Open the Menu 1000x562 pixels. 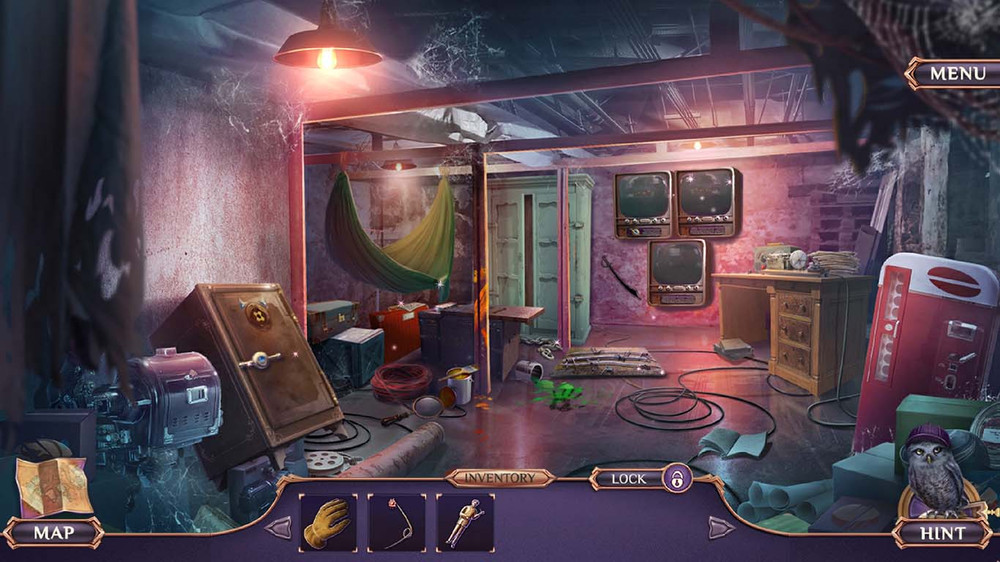pyautogui.click(x=957, y=73)
